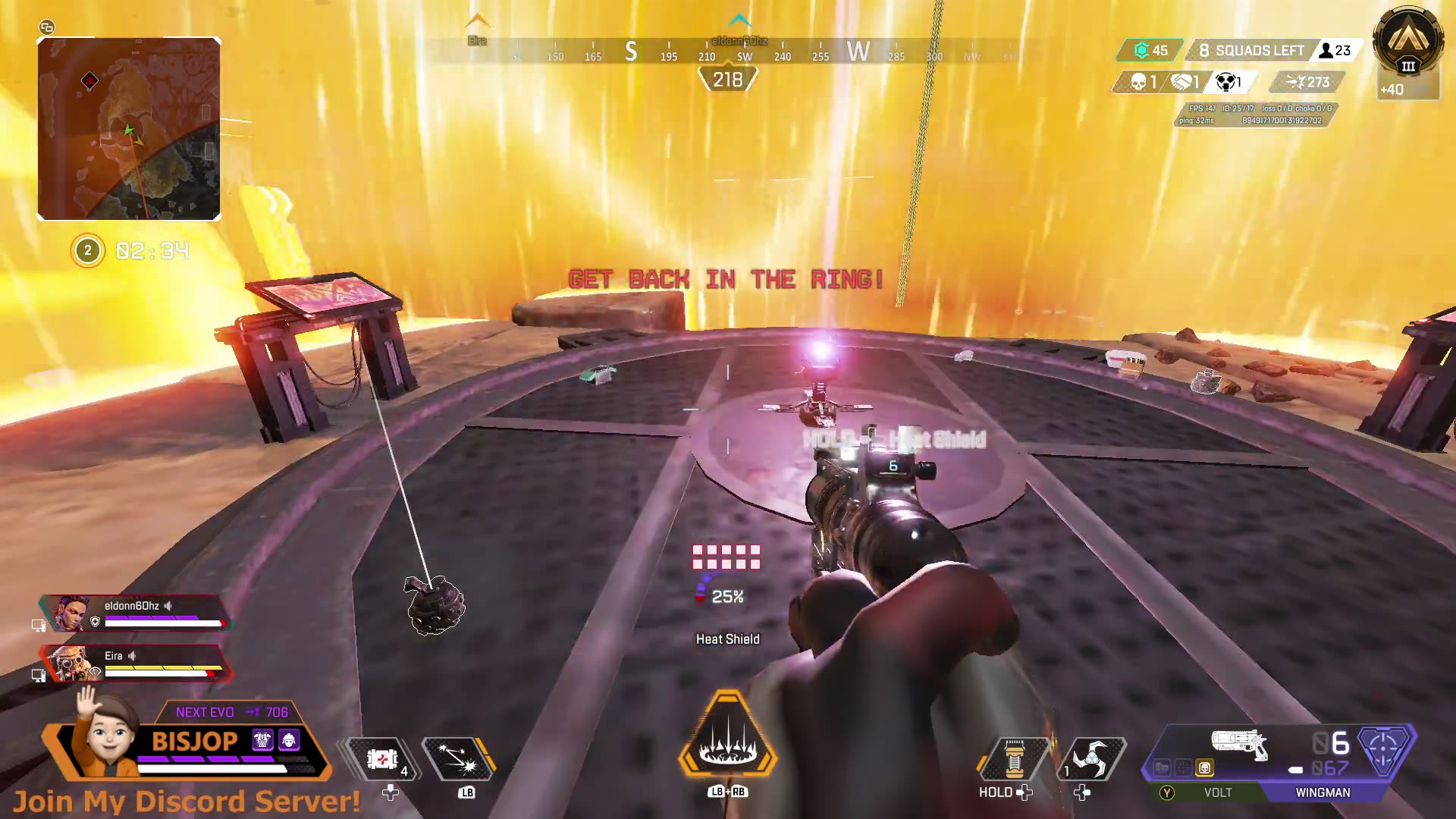The height and width of the screenshot is (819, 1456).
Task: Toggle the map expand control on the minimap
Action: point(49,27)
